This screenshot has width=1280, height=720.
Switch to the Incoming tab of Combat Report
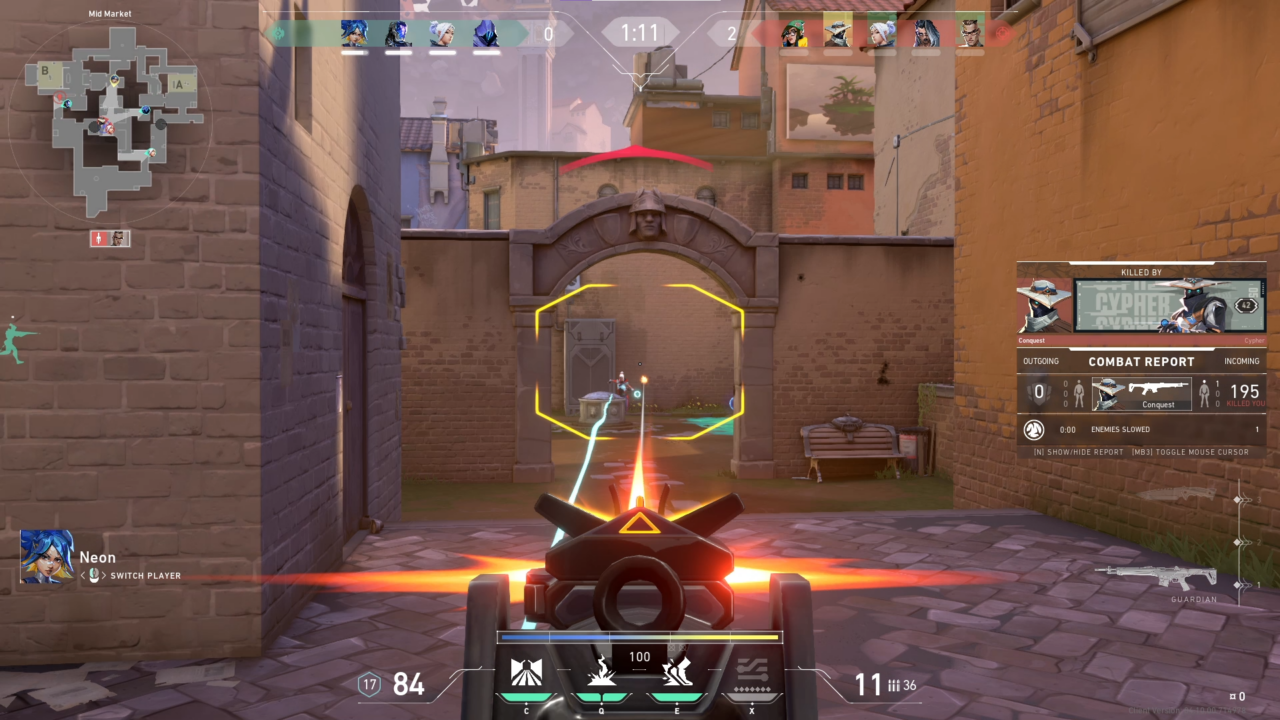1242,361
